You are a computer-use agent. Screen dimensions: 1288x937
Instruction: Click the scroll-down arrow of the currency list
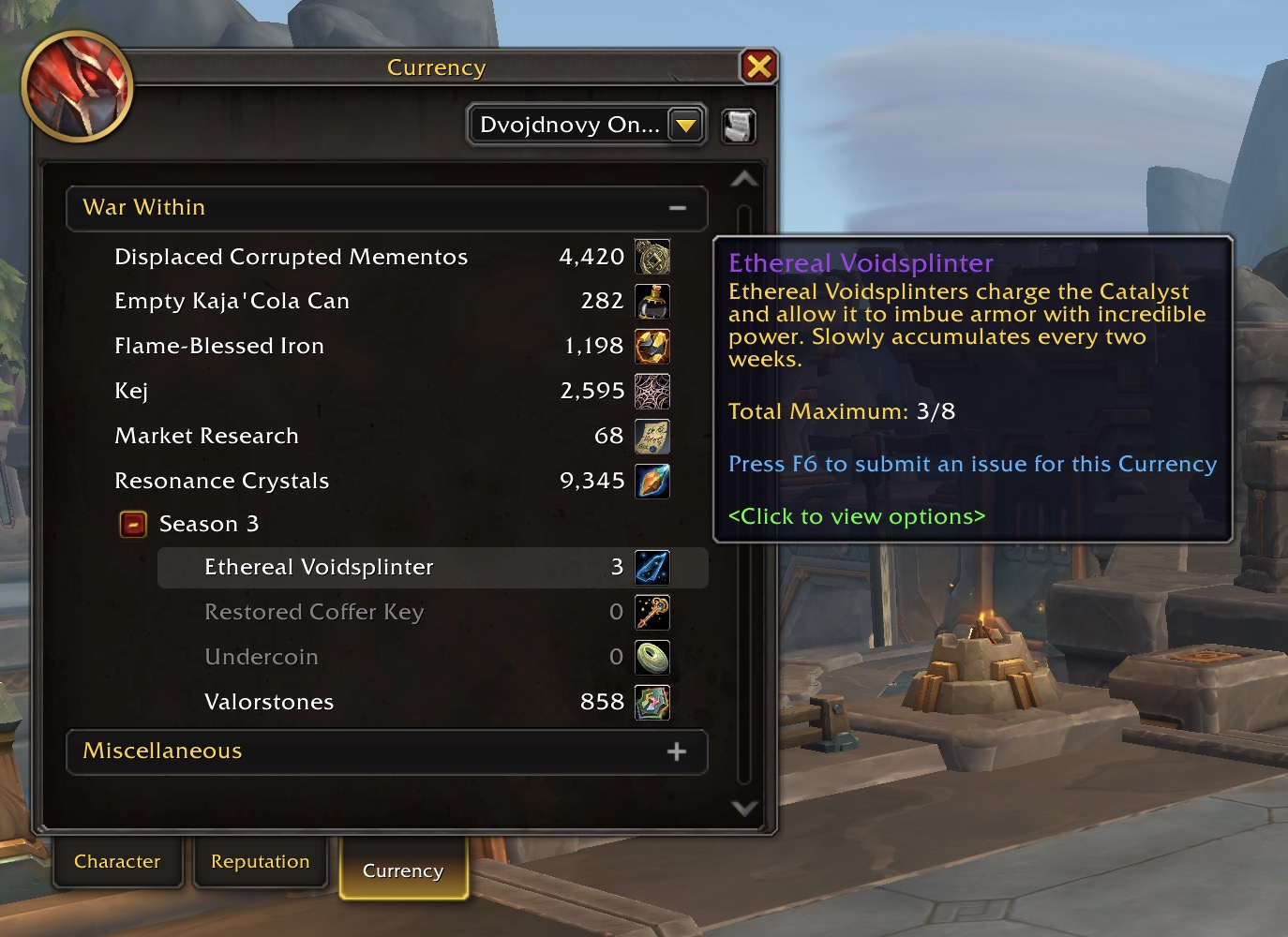[x=744, y=808]
